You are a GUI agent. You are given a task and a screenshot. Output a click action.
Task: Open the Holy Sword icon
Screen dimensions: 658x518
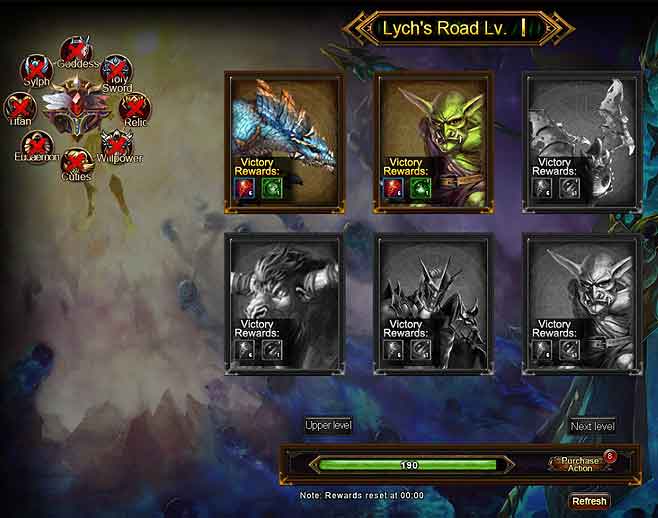tap(117, 71)
